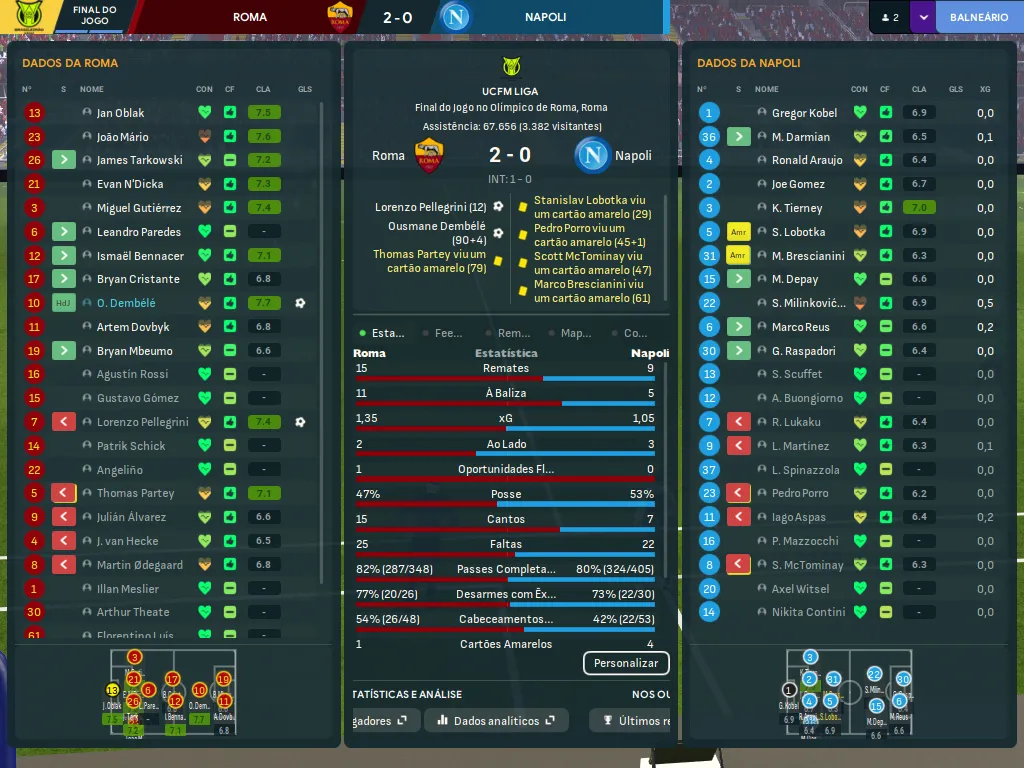Select O. Dembélé player row
Viewport: 1024px width, 768px height.
click(126, 303)
